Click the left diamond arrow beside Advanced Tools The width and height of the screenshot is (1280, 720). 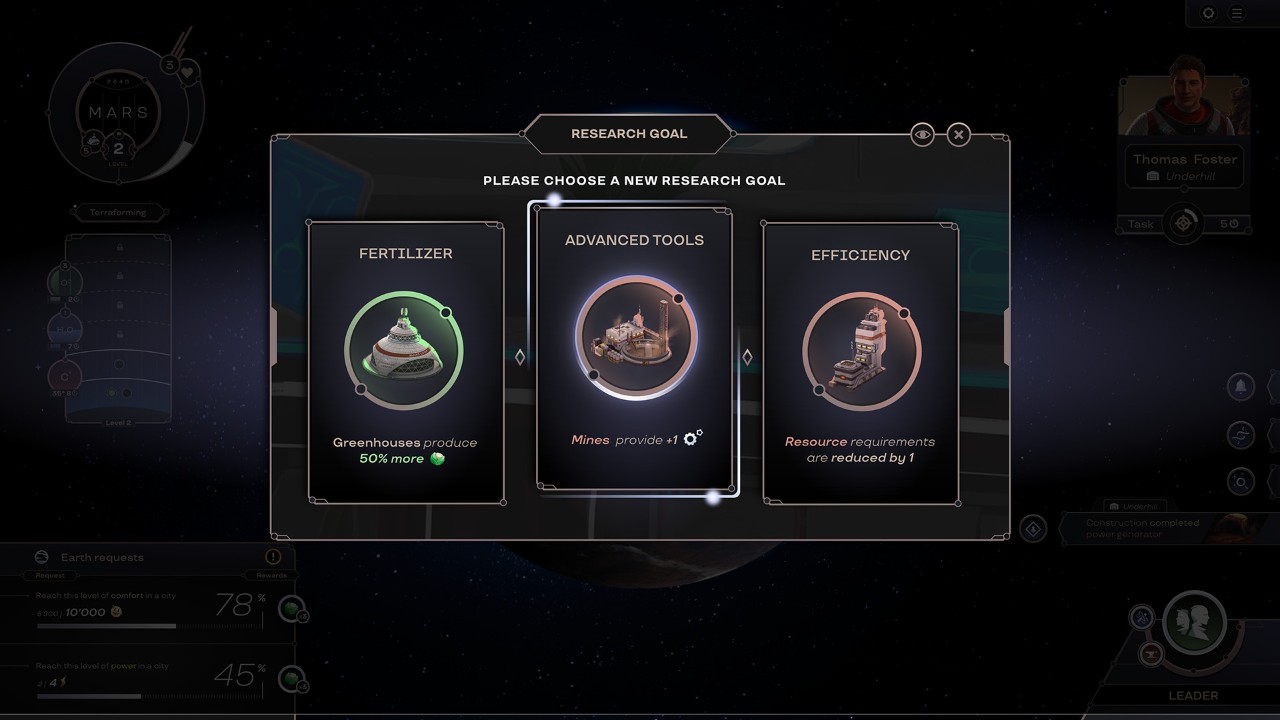(x=519, y=355)
